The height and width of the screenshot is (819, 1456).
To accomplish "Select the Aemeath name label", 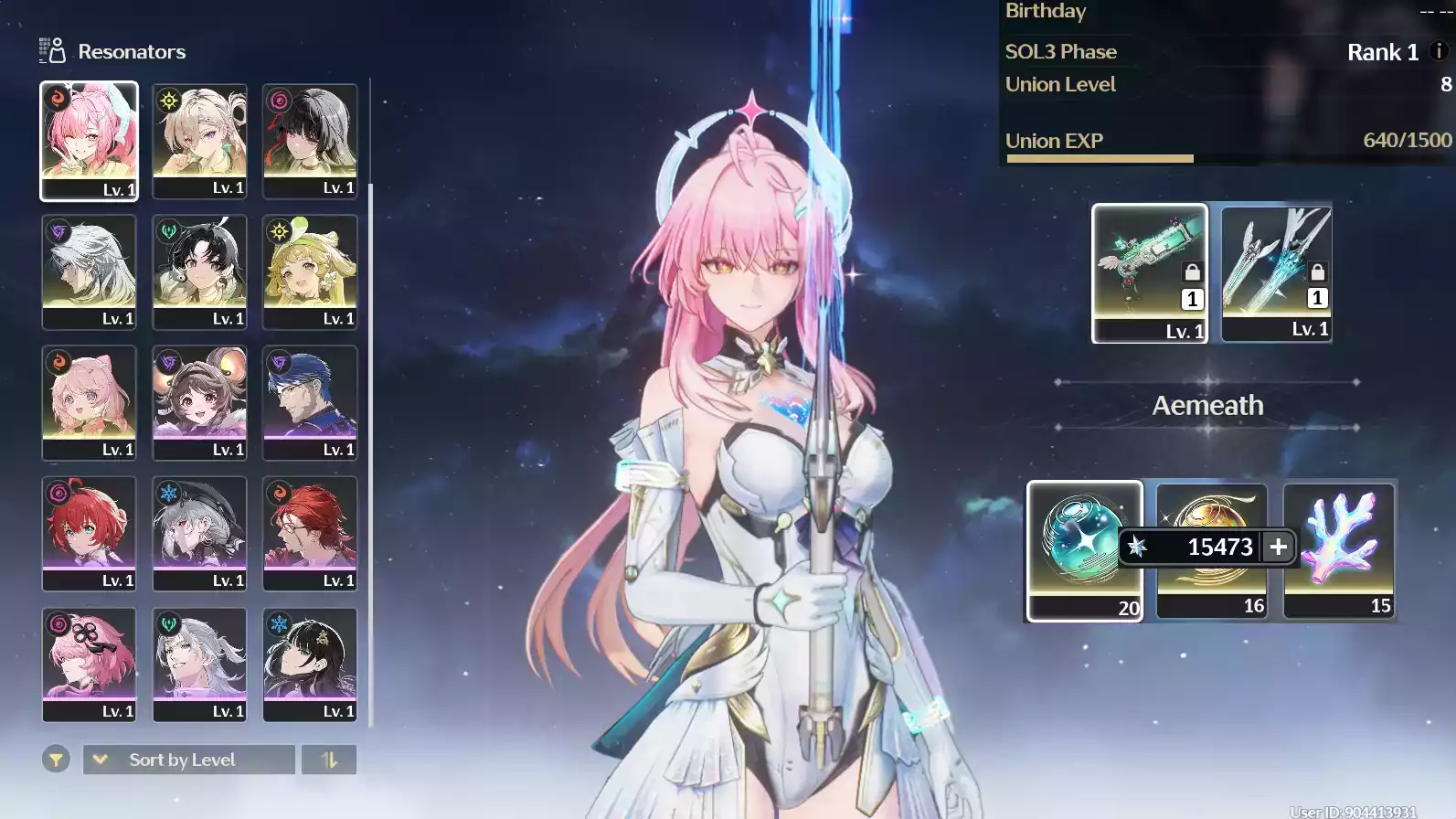I will click(x=1207, y=405).
